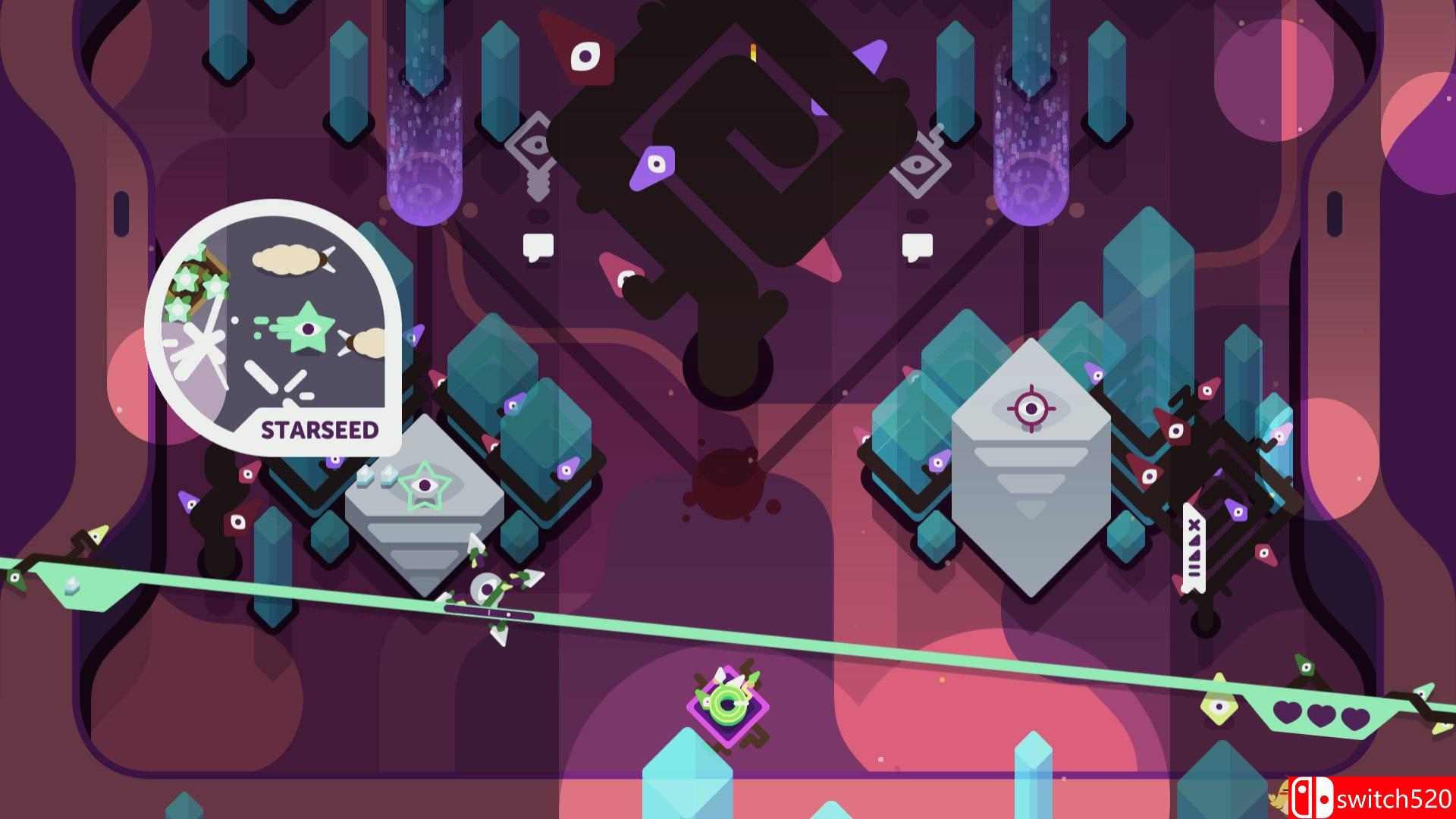Viewport: 1456px width, 819px height.
Task: Click the purple eyed enemy creature
Action: click(654, 165)
